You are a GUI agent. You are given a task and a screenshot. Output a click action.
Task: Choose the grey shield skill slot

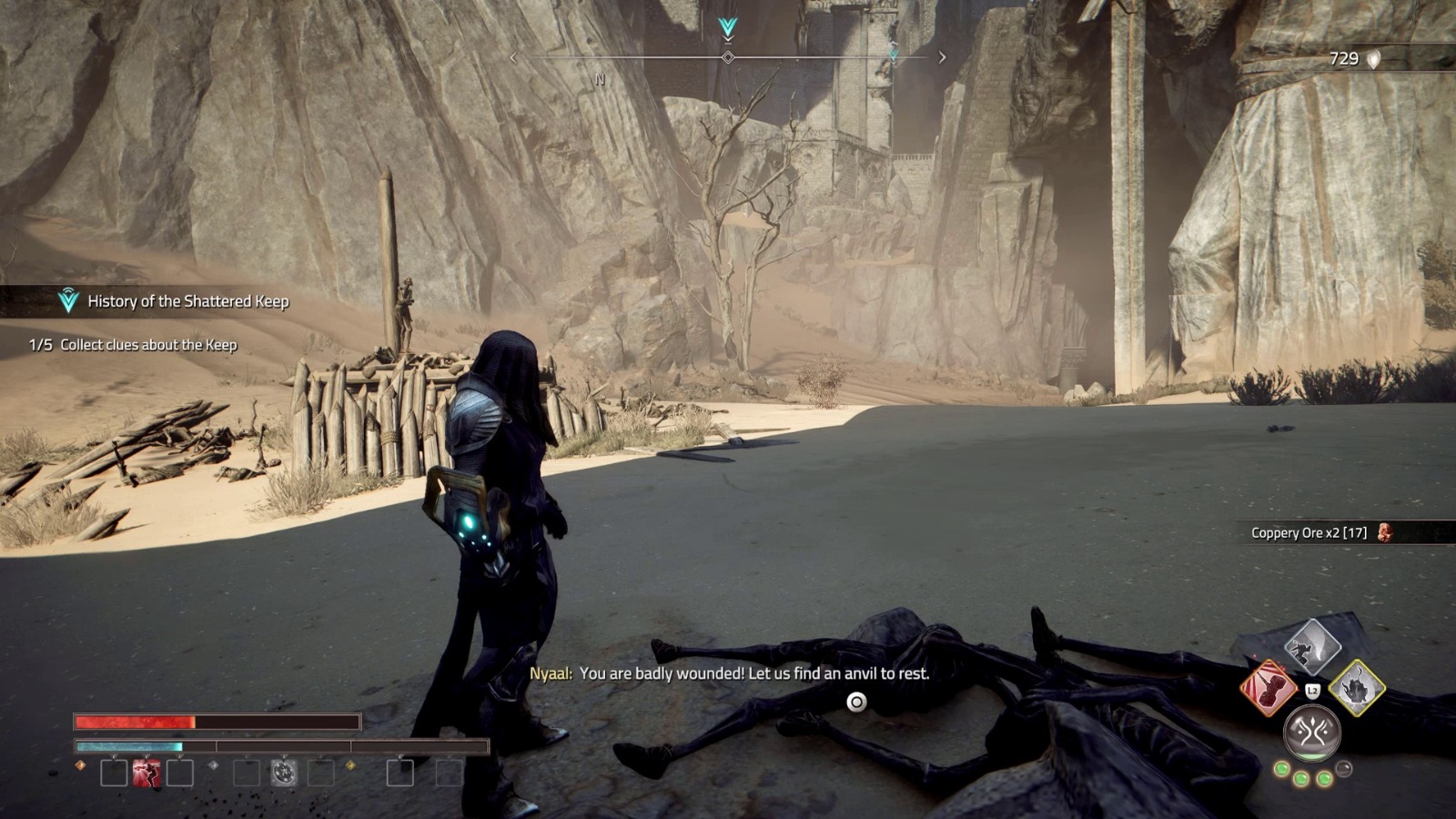(284, 773)
